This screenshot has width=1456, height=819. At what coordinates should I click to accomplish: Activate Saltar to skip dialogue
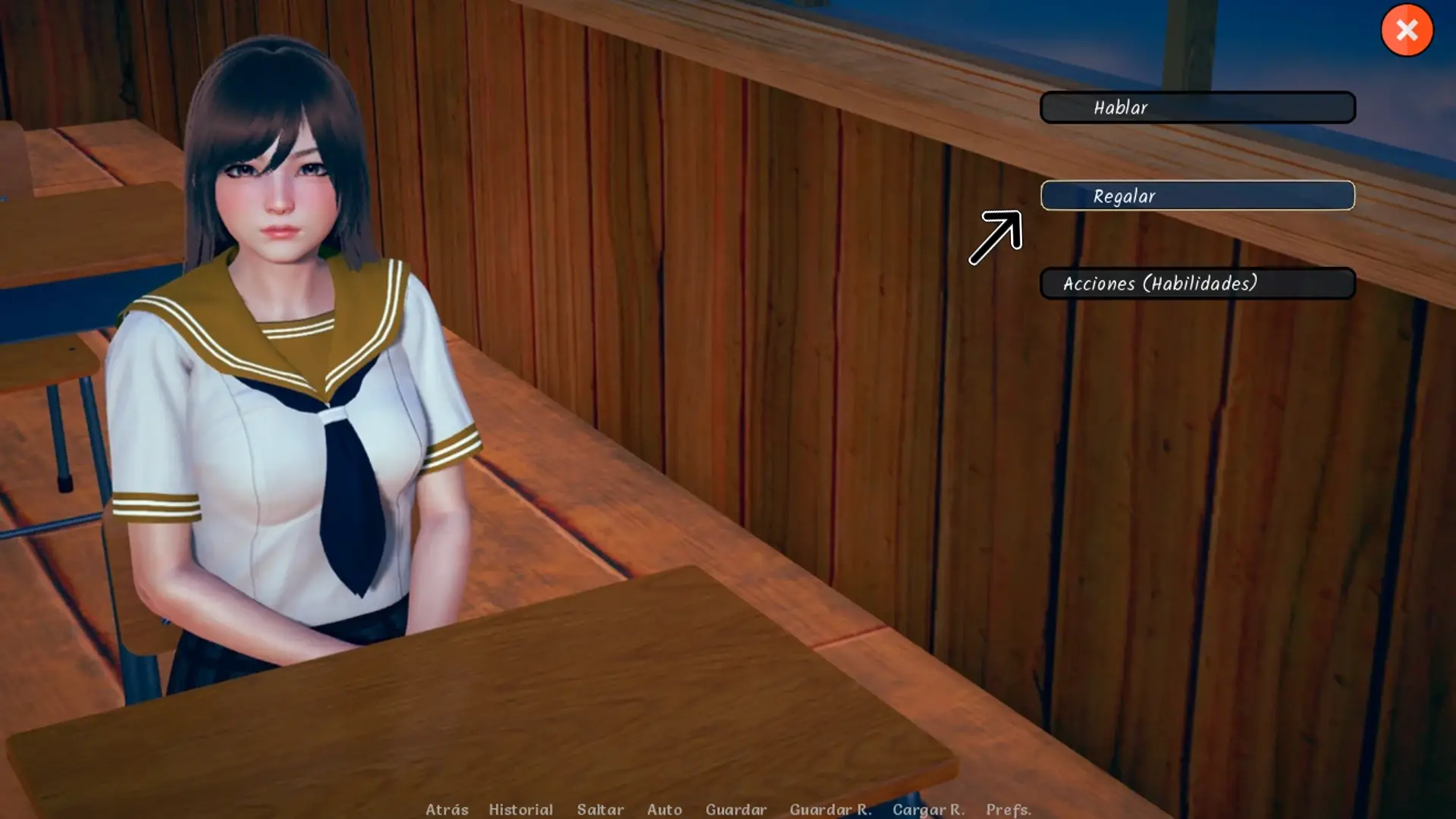[600, 809]
